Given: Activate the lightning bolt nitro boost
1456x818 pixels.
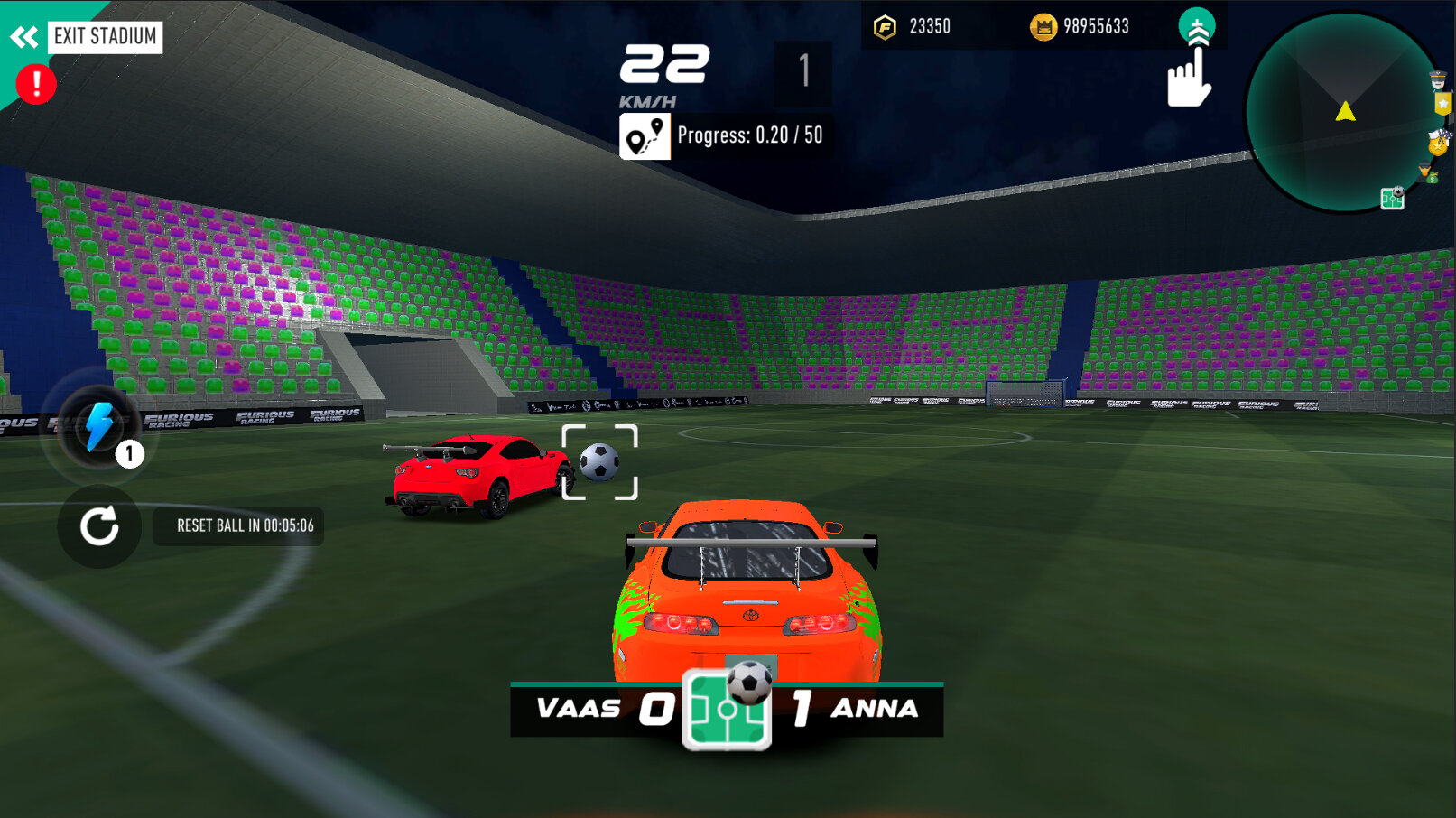Looking at the screenshot, I should 98,425.
